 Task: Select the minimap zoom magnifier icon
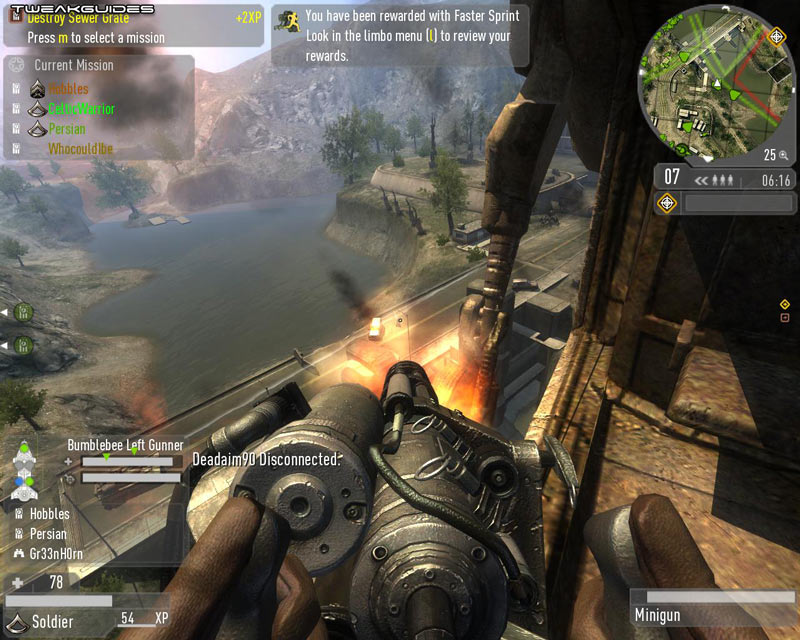[783, 155]
